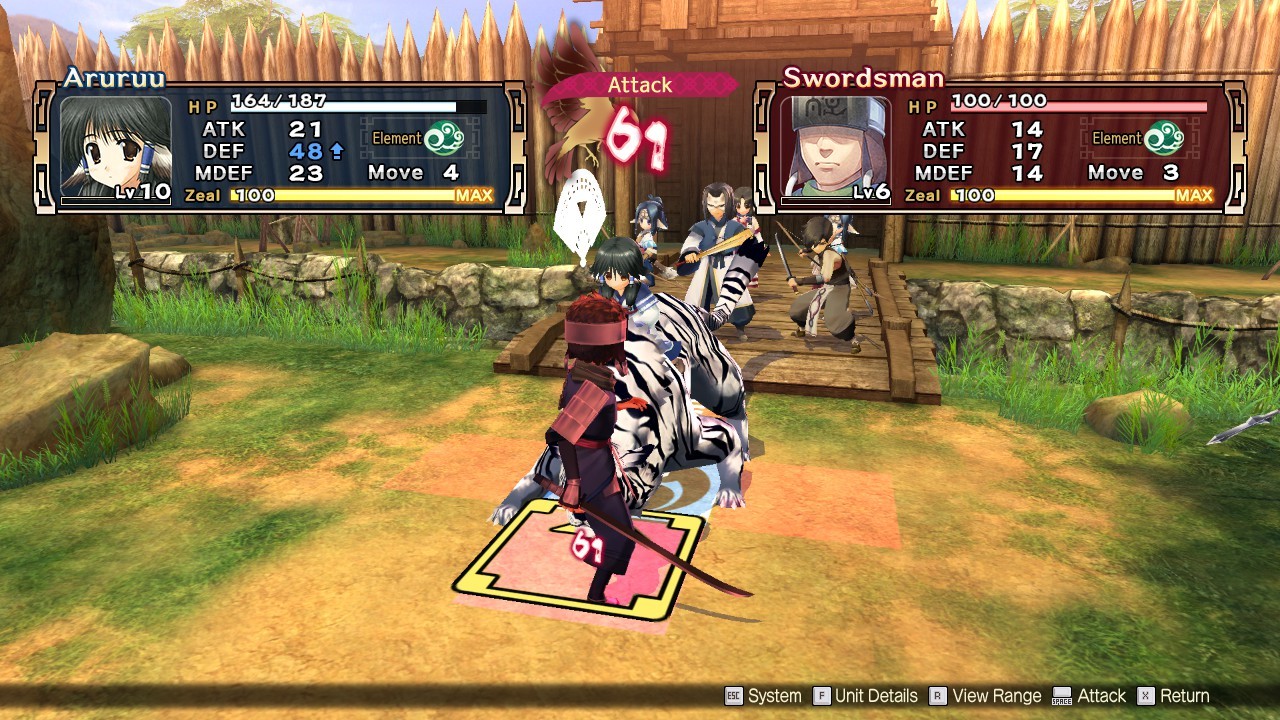The width and height of the screenshot is (1280, 720).
Task: Open Unit Details
Action: pyautogui.click(x=877, y=695)
